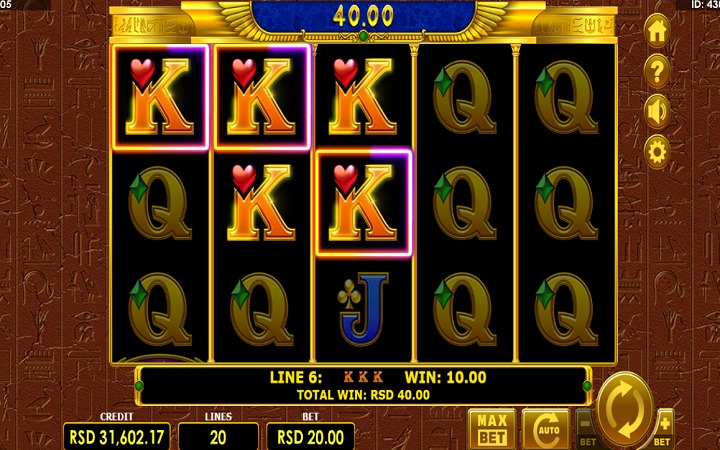Image resolution: width=720 pixels, height=450 pixels.
Task: Go to the home lobby icon
Action: click(x=657, y=32)
